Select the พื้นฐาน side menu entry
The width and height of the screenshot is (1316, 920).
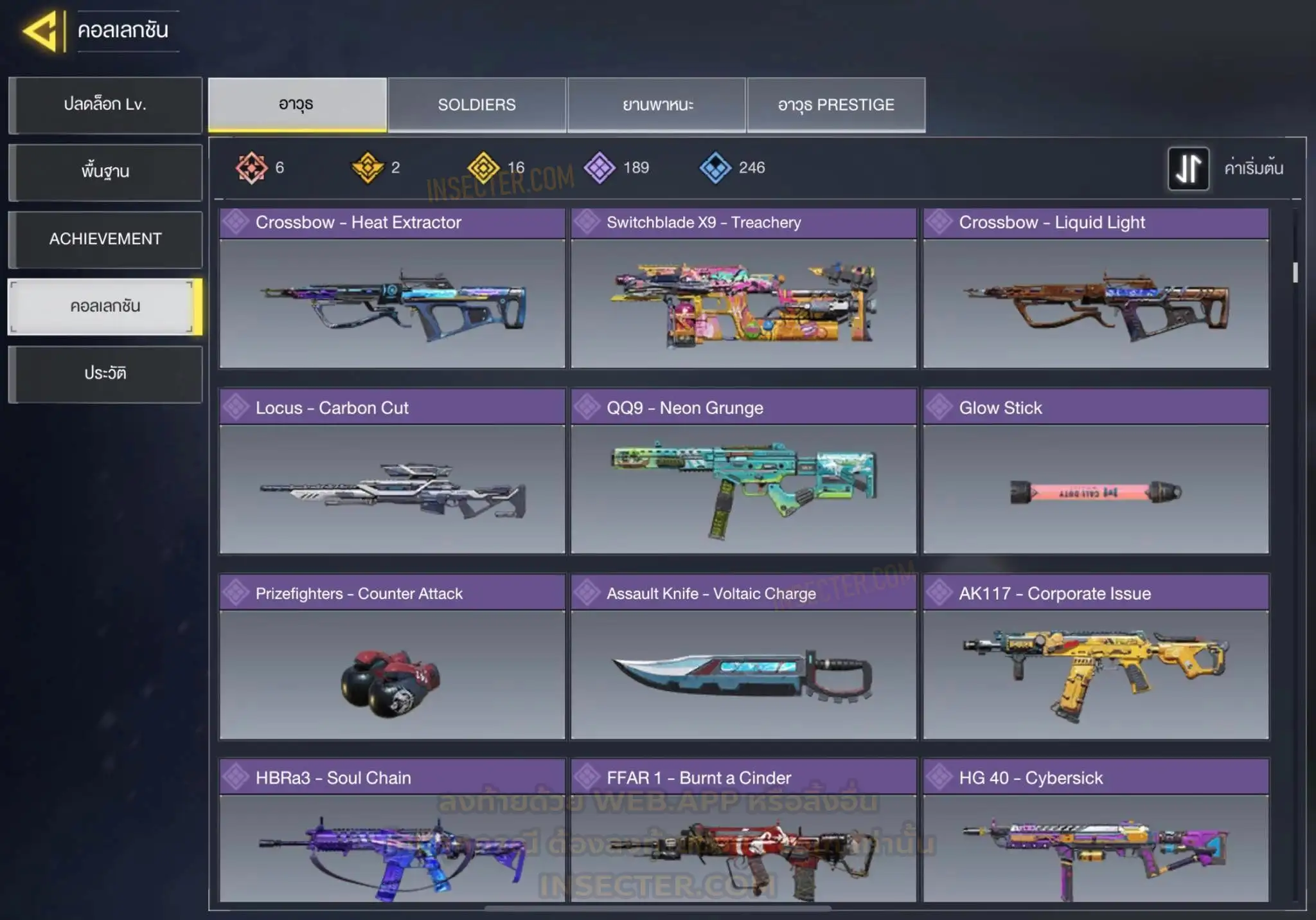tap(105, 172)
